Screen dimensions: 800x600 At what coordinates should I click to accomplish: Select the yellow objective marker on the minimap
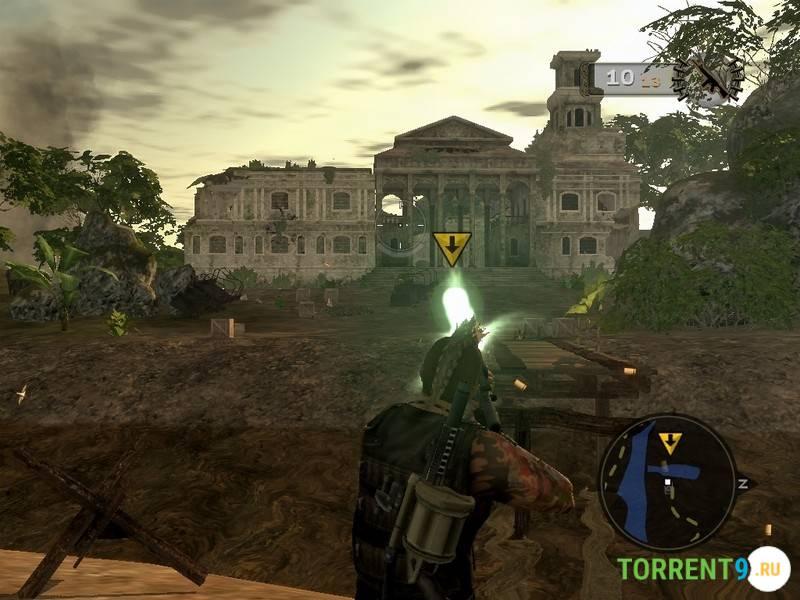(670, 441)
